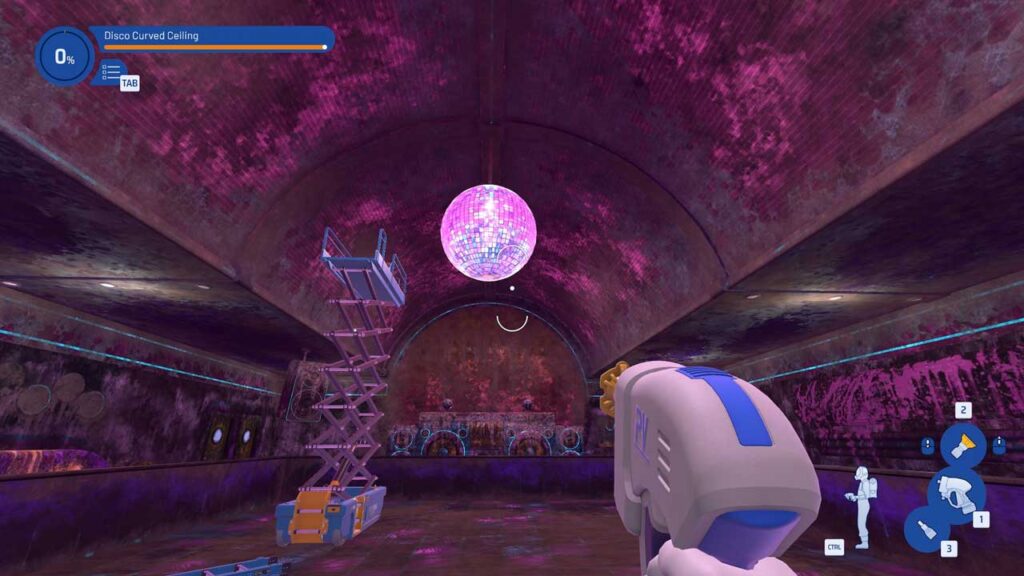Screen dimensions: 1024x576
Task: Open the job checklist icon
Action: [111, 73]
